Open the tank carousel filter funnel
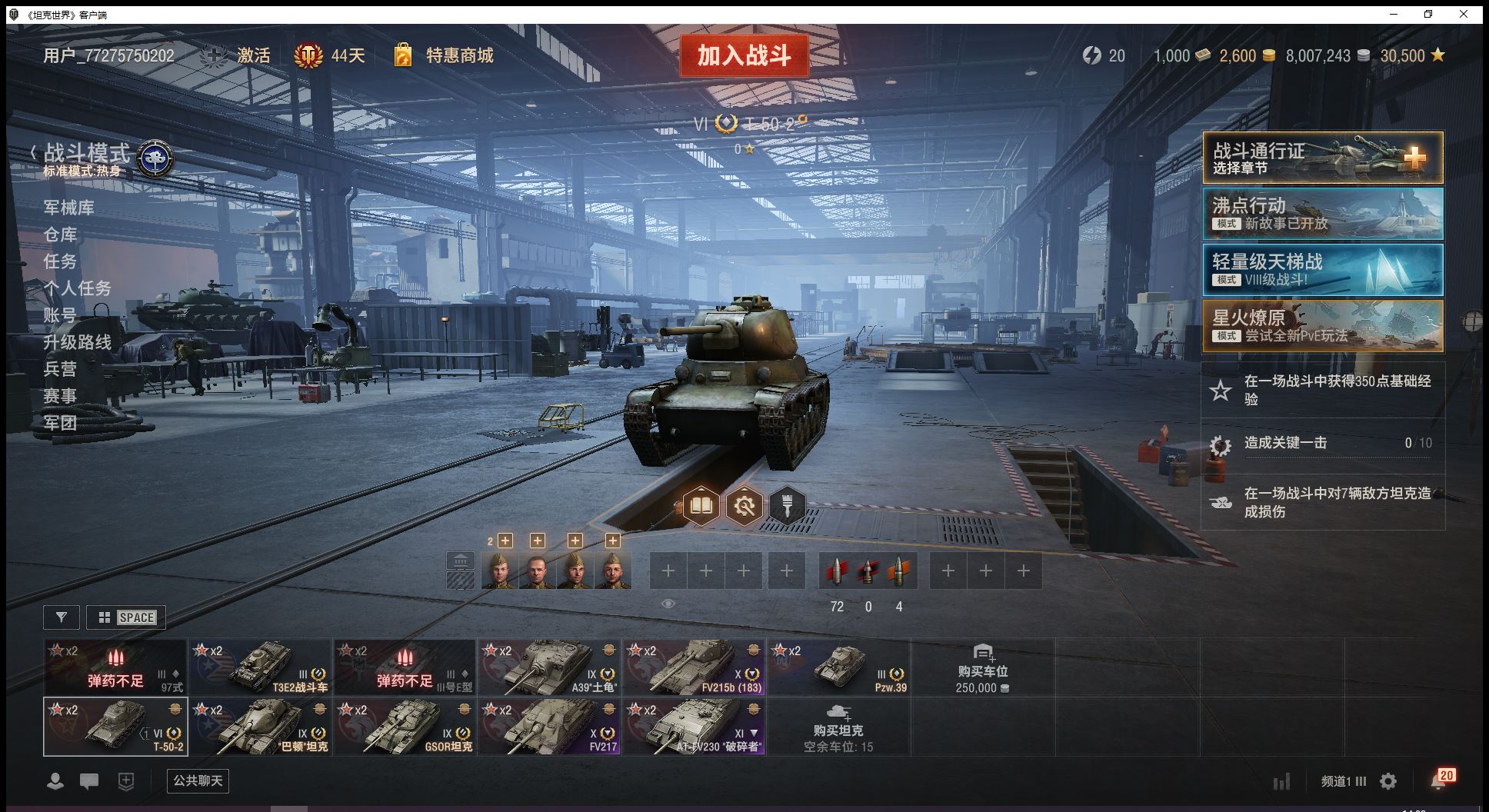 pos(62,617)
